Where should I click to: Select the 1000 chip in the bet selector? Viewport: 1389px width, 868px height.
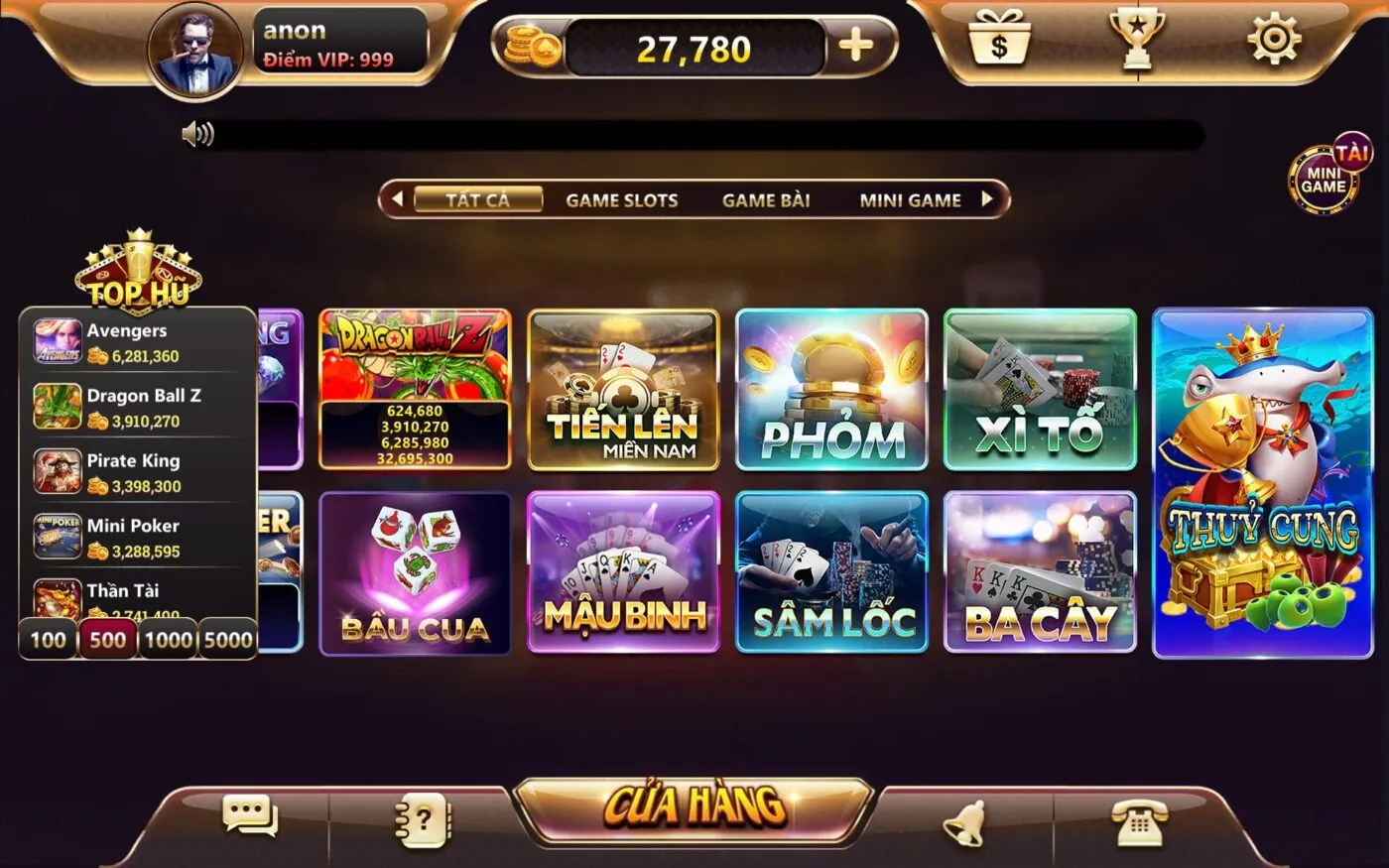pos(168,640)
